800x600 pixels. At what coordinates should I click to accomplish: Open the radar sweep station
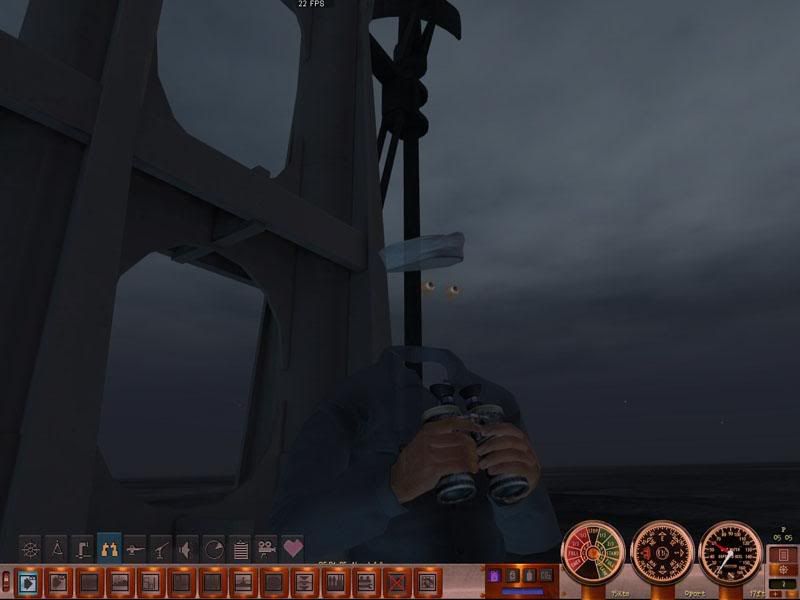tap(213, 549)
